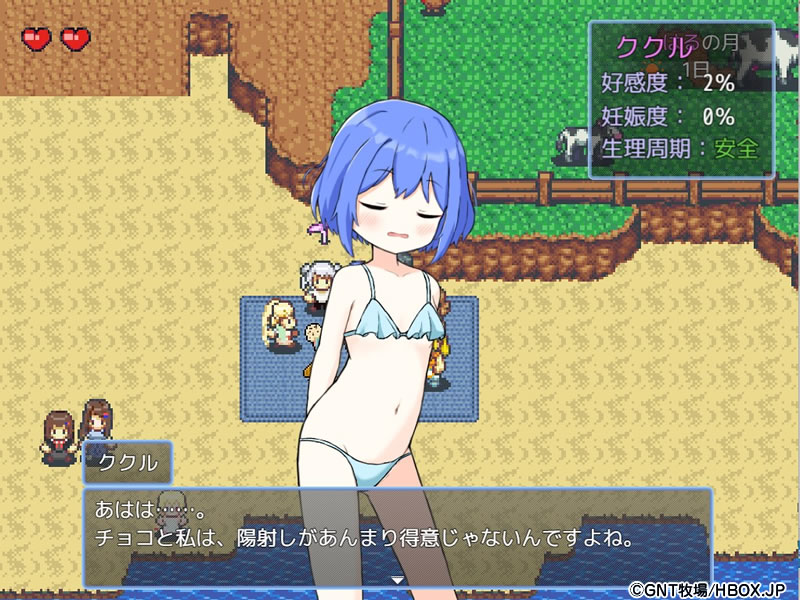Click the dialogue continue arrow

397,580
